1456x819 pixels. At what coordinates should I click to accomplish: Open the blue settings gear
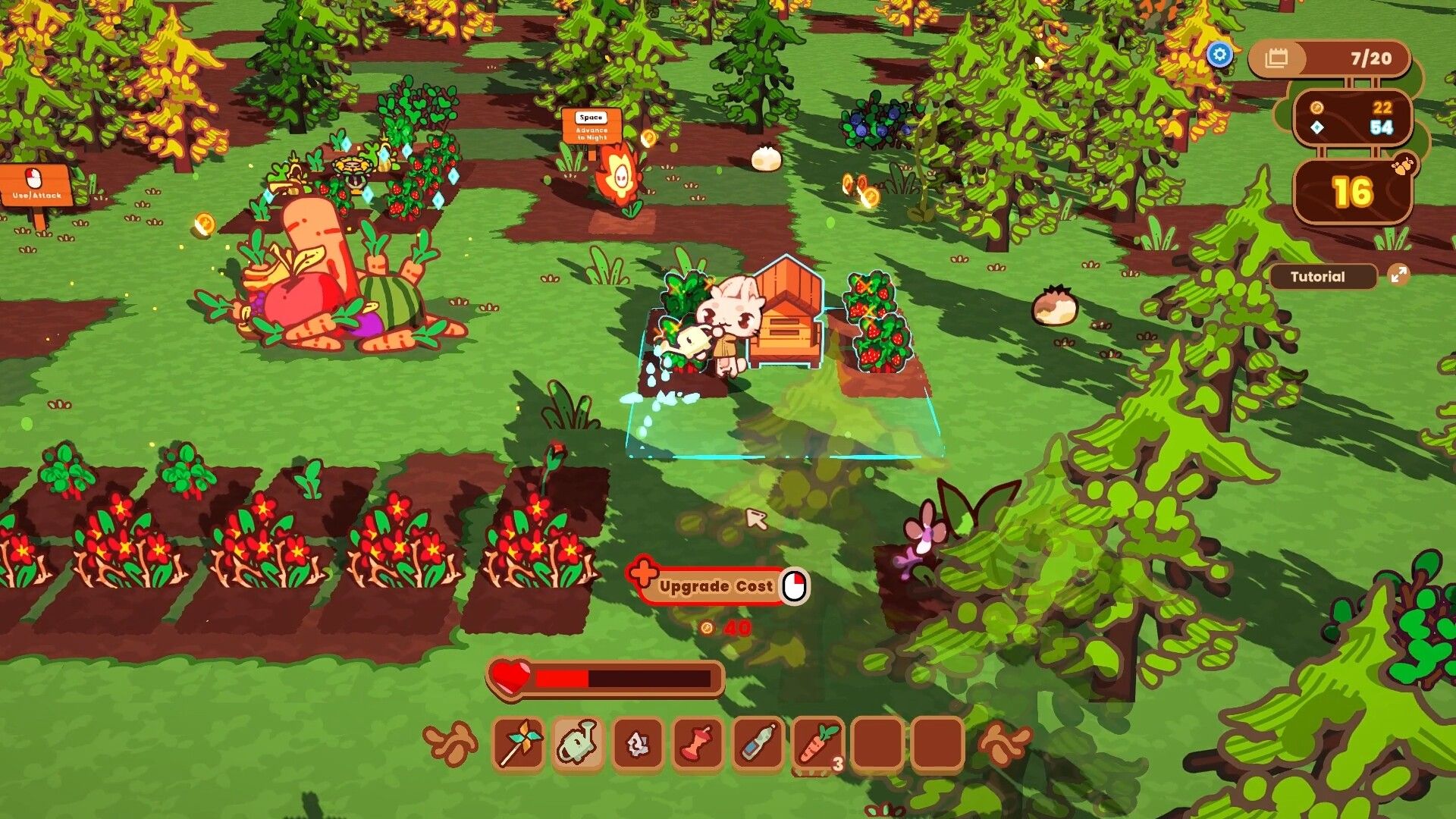pyautogui.click(x=1220, y=55)
